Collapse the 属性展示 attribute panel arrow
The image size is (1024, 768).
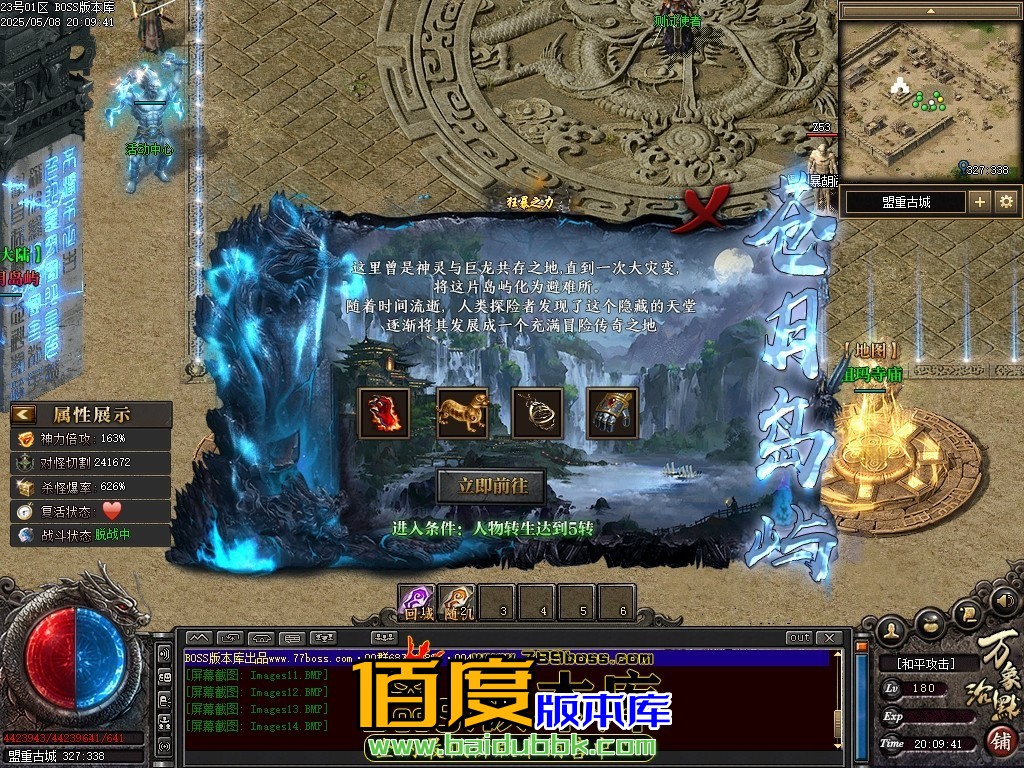(24, 414)
